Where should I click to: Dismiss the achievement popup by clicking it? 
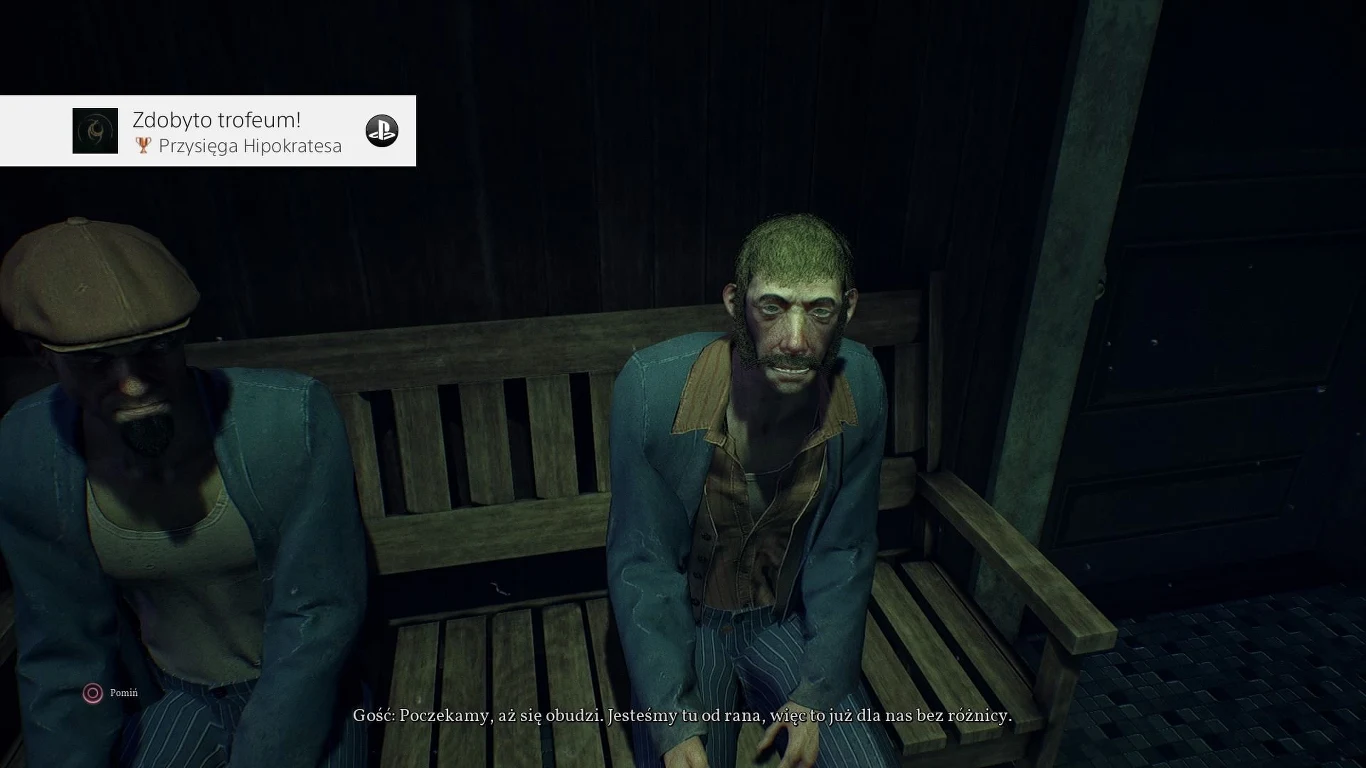tap(209, 131)
